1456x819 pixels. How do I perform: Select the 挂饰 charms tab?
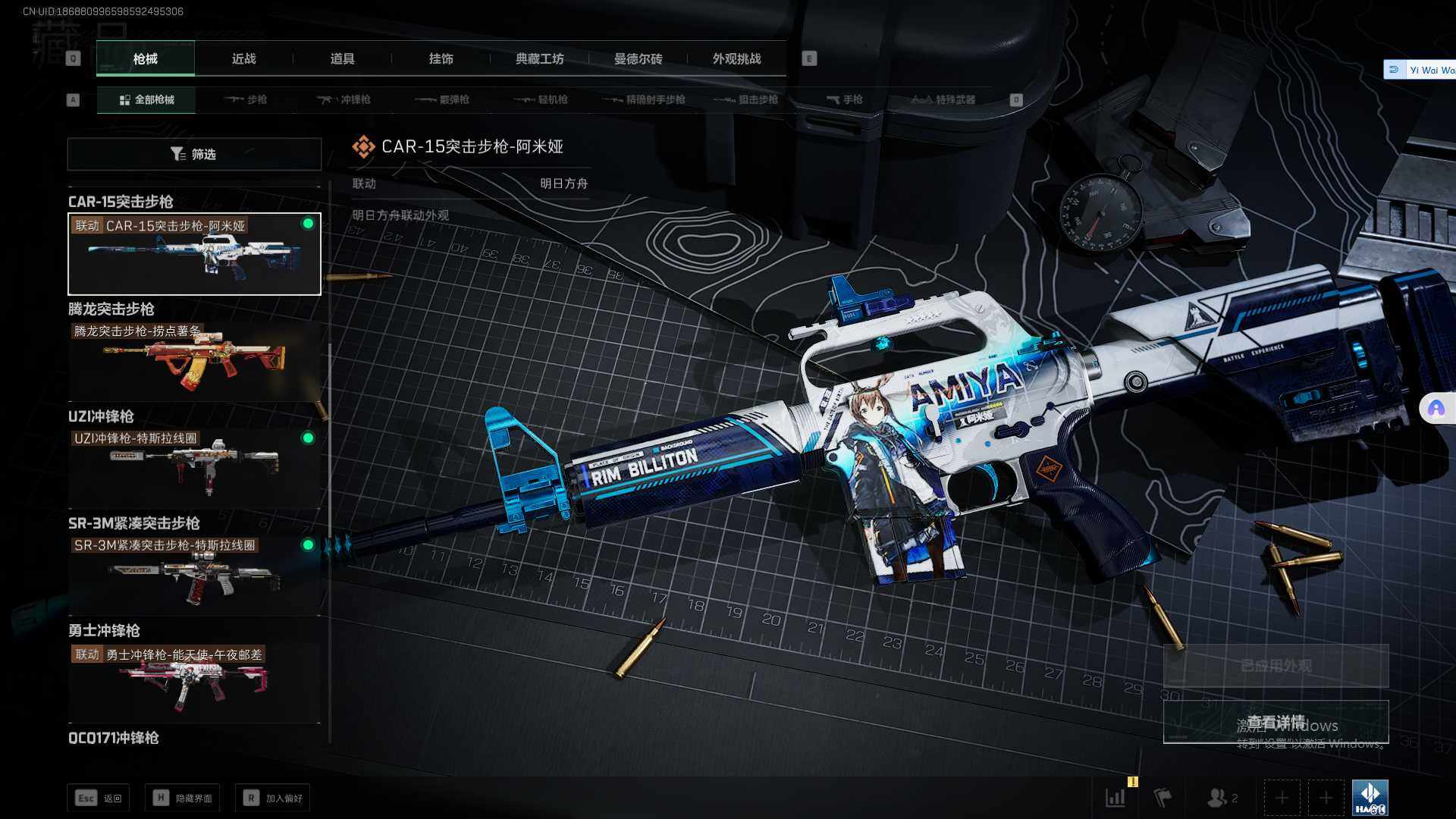click(441, 58)
